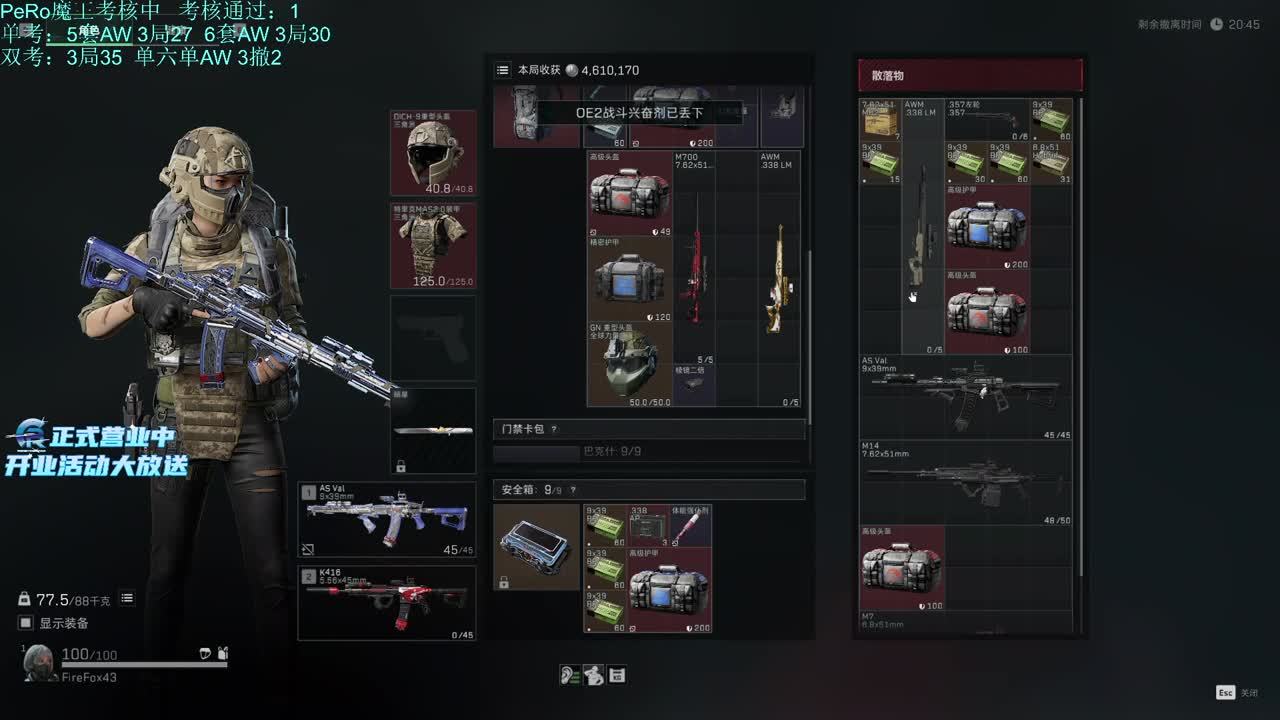Pick the red M700 rifle in backpack
This screenshot has width=1280, height=720.
point(694,262)
